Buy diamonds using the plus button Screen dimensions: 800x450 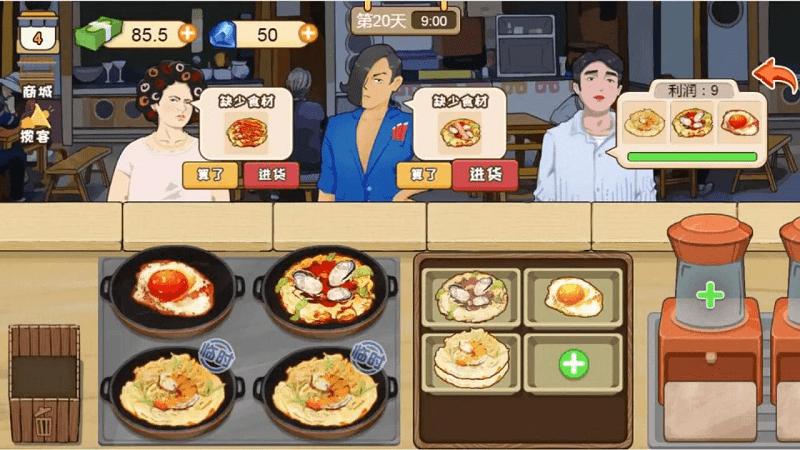(308, 33)
